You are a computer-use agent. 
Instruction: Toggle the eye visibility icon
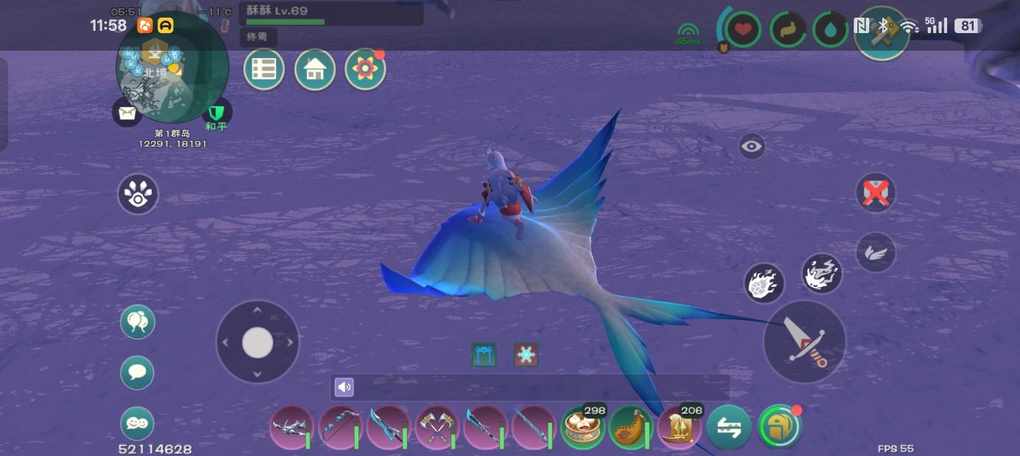pos(752,147)
